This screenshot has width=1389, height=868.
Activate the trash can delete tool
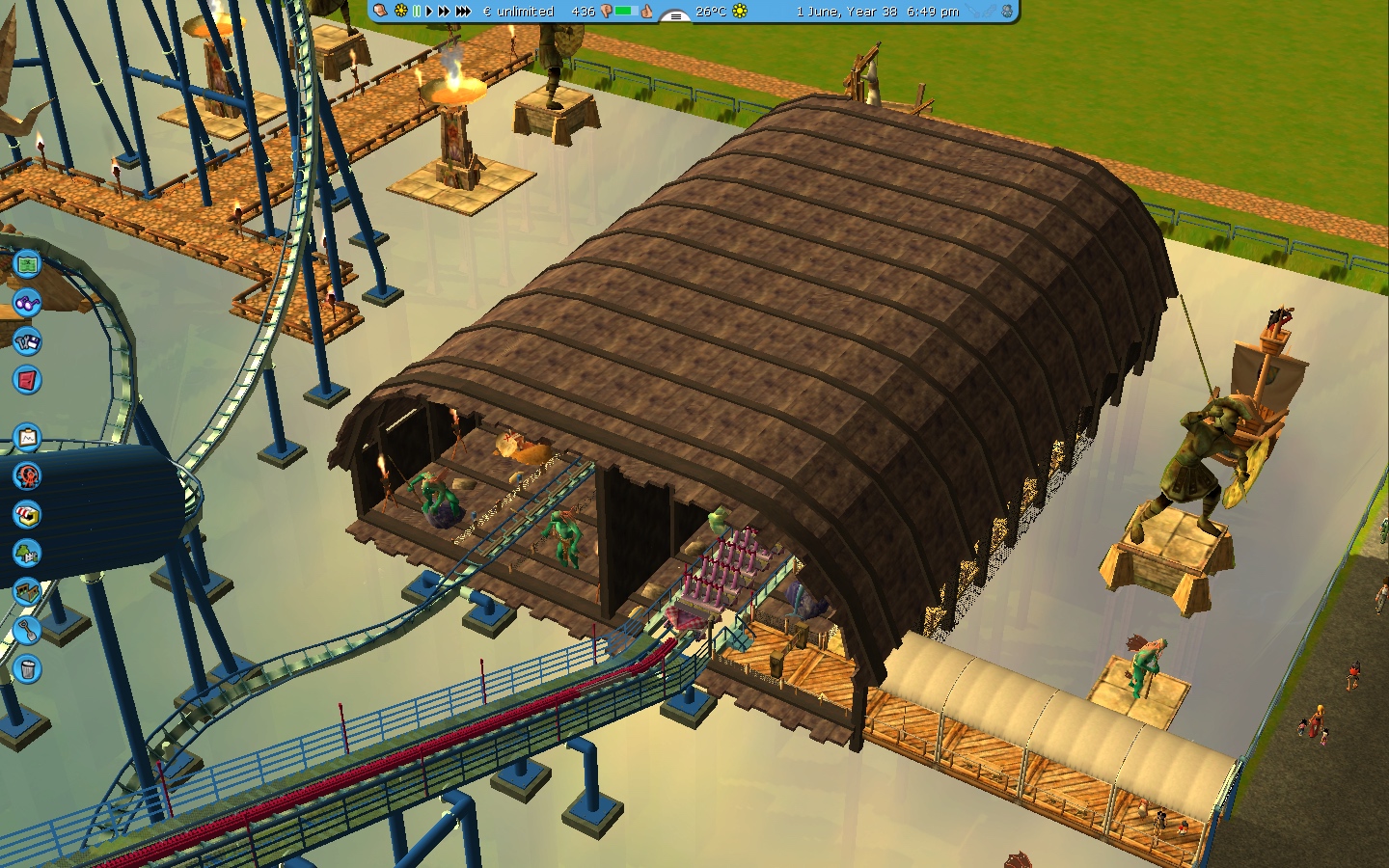27,667
